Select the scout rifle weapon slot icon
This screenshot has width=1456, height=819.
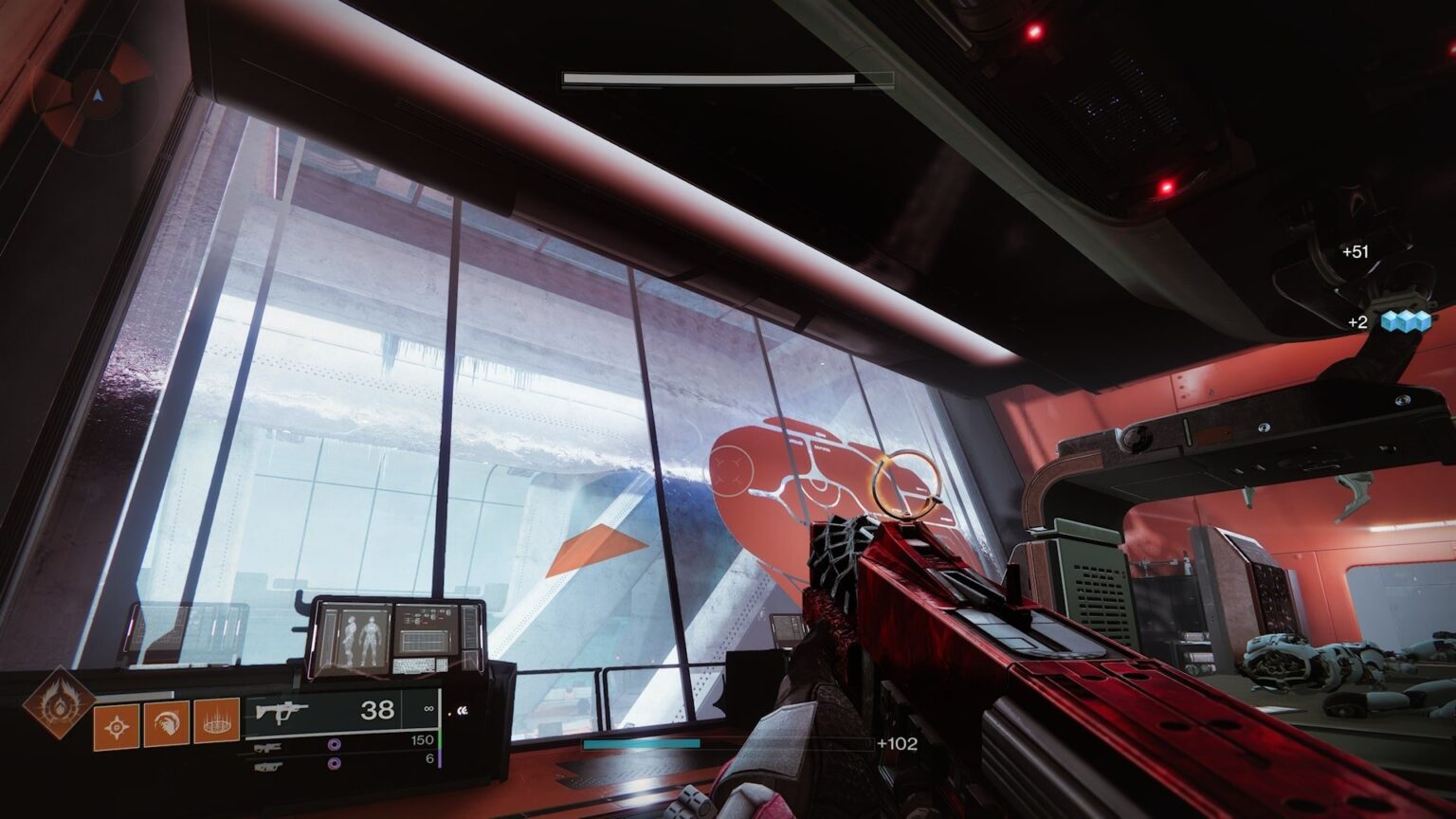coord(270,747)
